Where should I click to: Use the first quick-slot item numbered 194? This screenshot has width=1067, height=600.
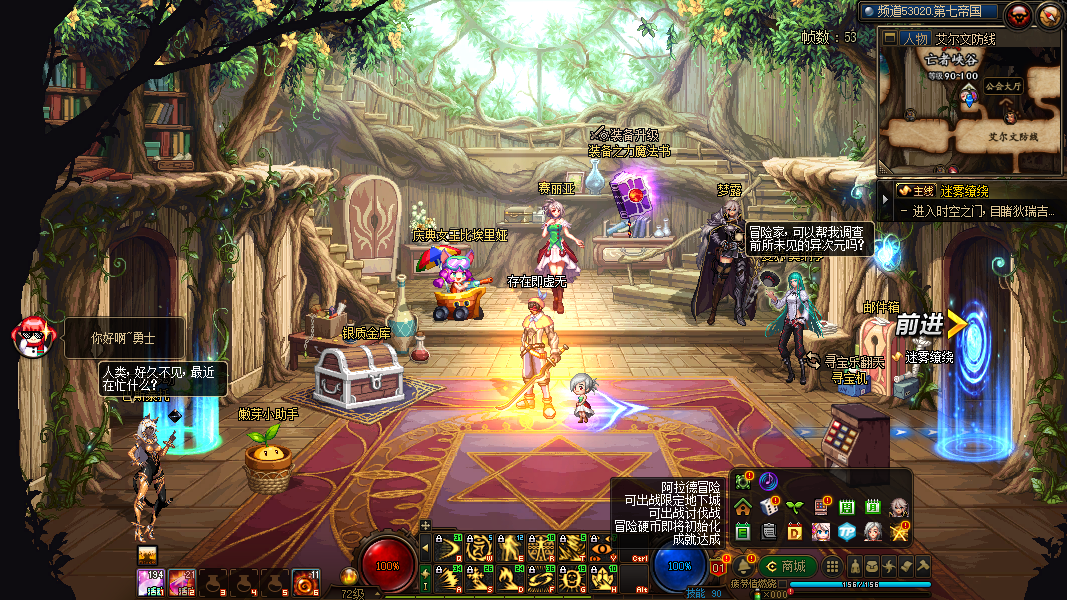[150, 581]
